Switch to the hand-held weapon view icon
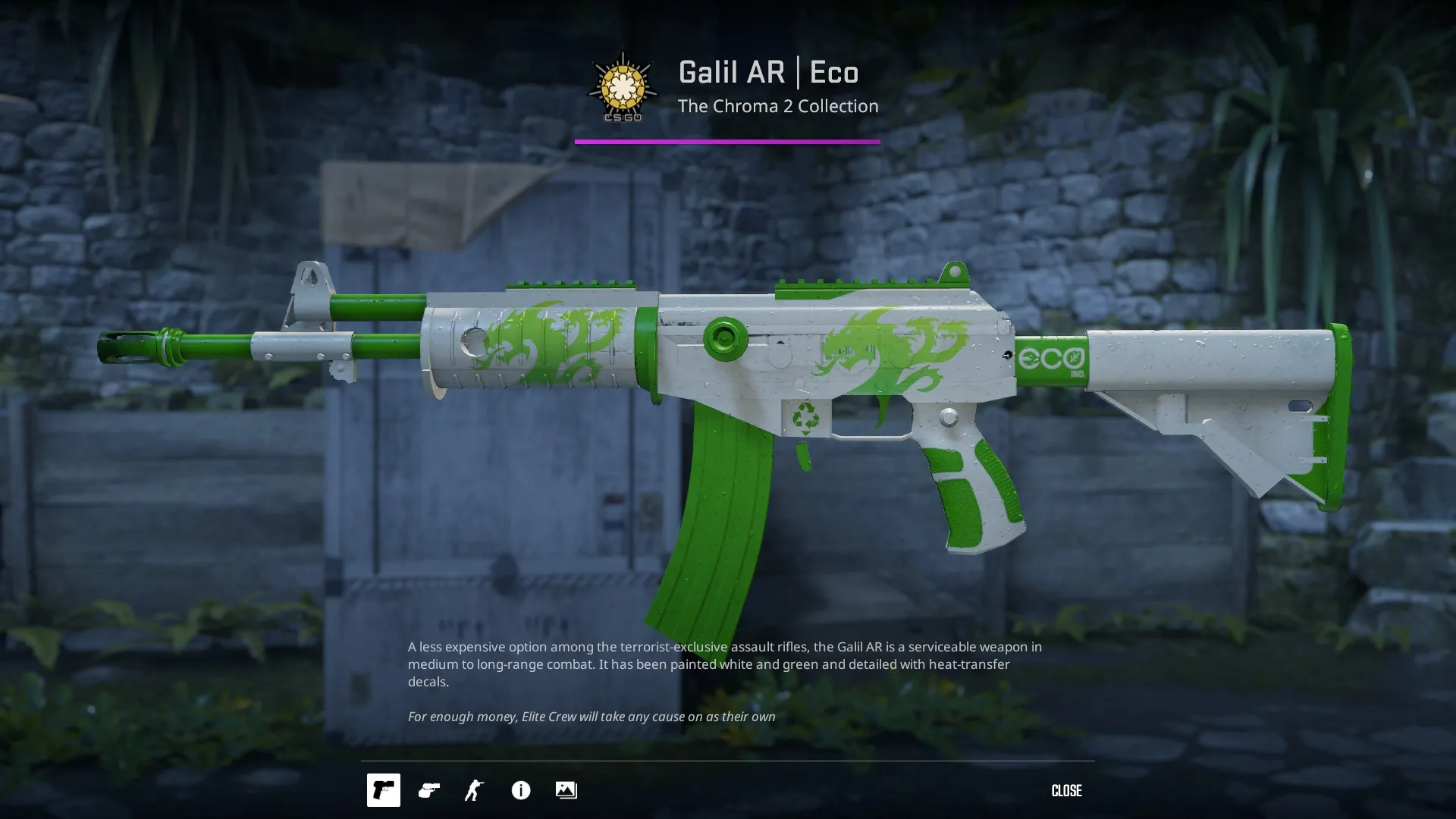The height and width of the screenshot is (819, 1456). click(x=429, y=790)
